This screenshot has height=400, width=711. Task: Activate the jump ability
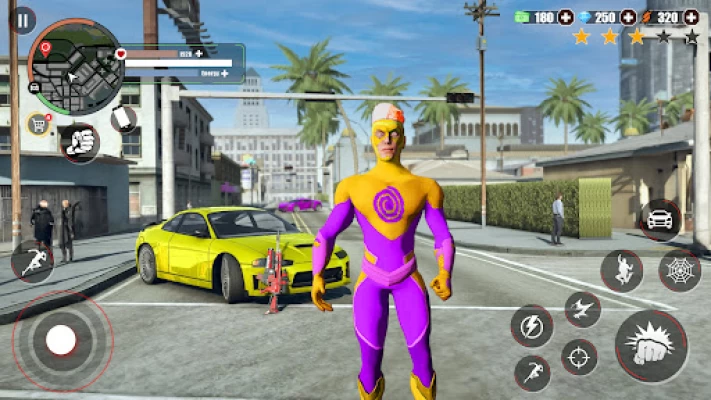click(x=621, y=270)
